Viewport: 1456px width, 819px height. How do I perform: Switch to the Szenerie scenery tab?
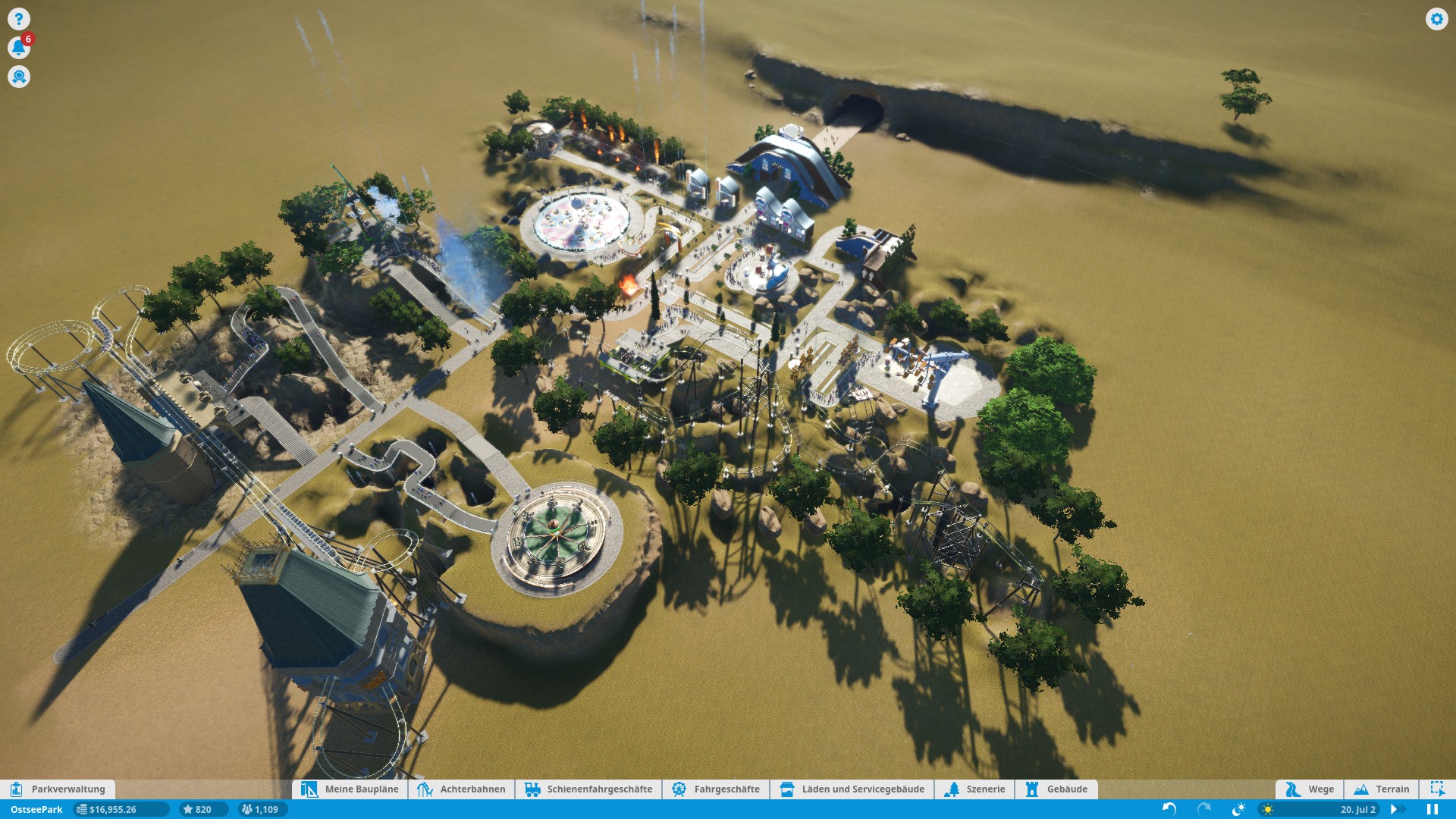point(975,789)
